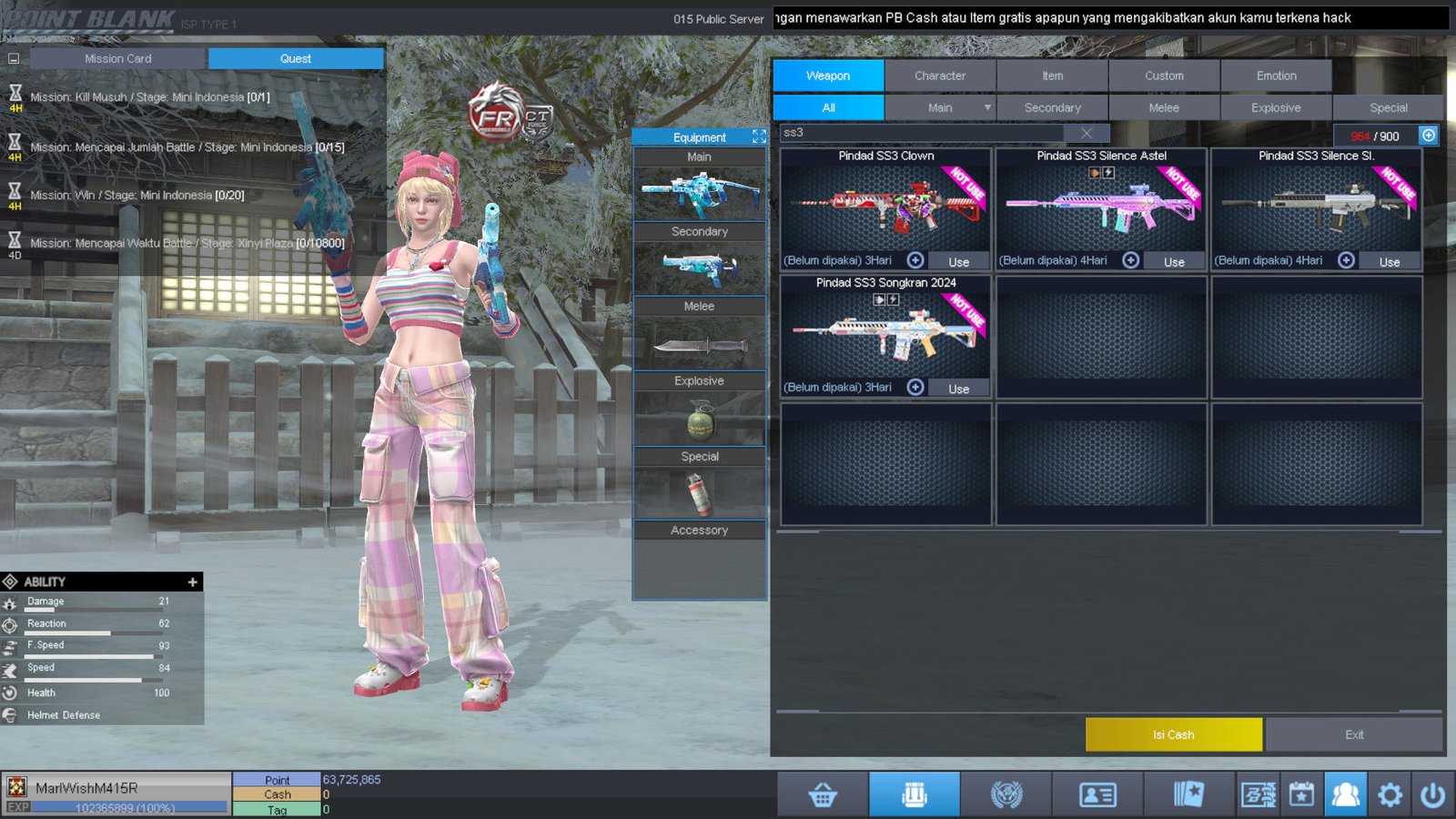Open the shop basket icon

(x=823, y=795)
